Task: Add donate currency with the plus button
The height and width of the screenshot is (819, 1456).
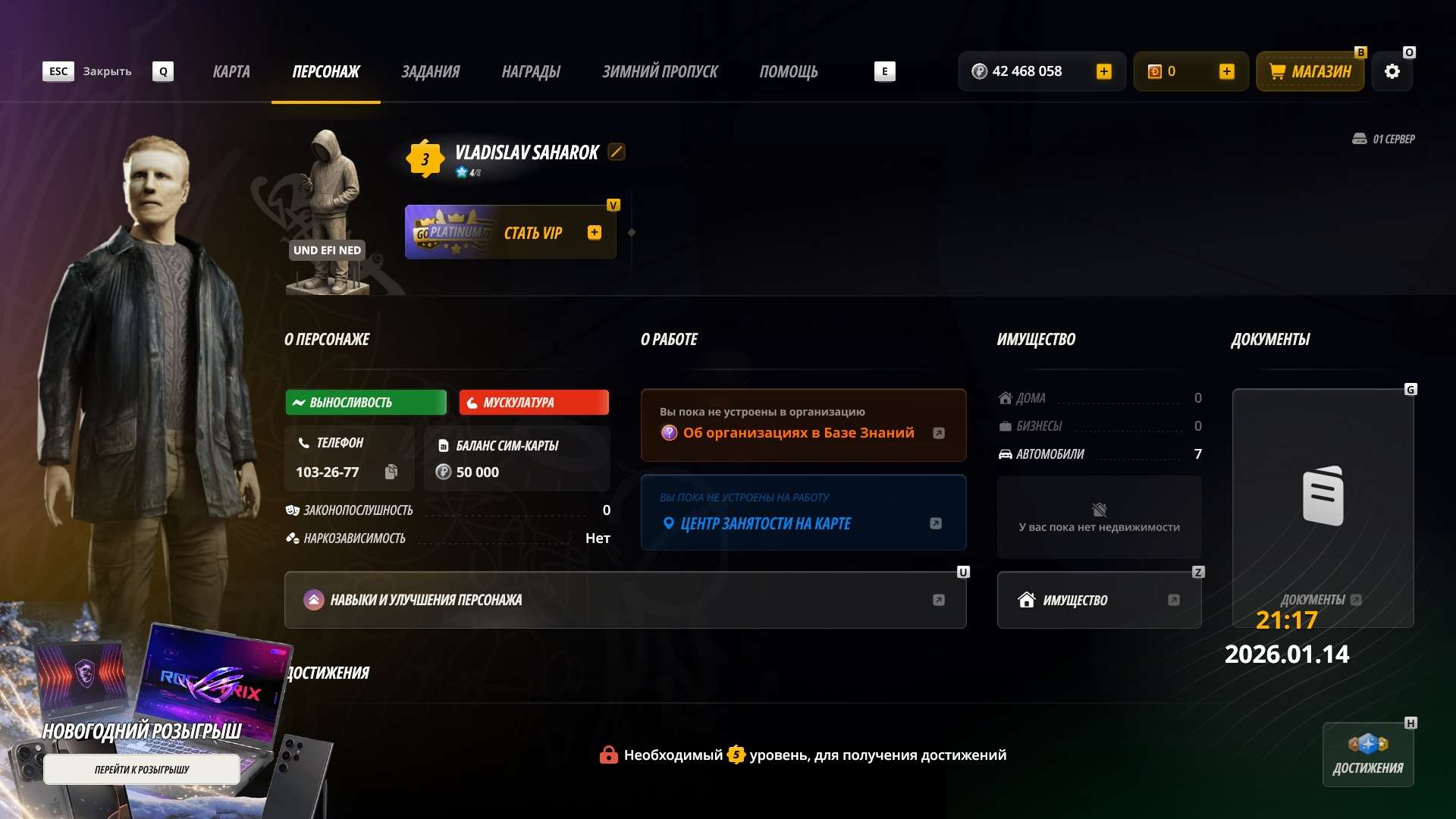Action: point(1226,71)
